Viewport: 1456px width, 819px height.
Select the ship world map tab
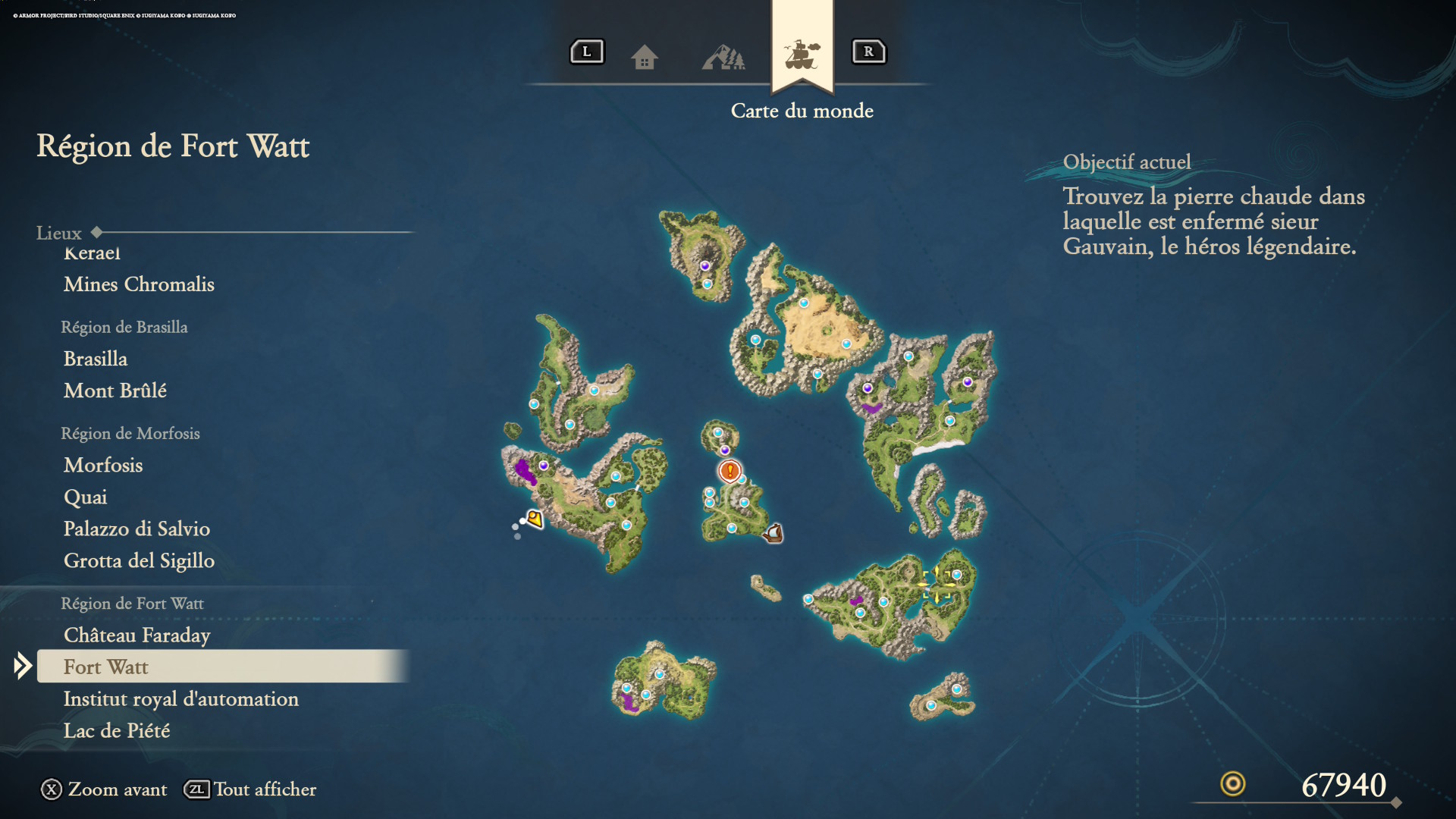802,55
